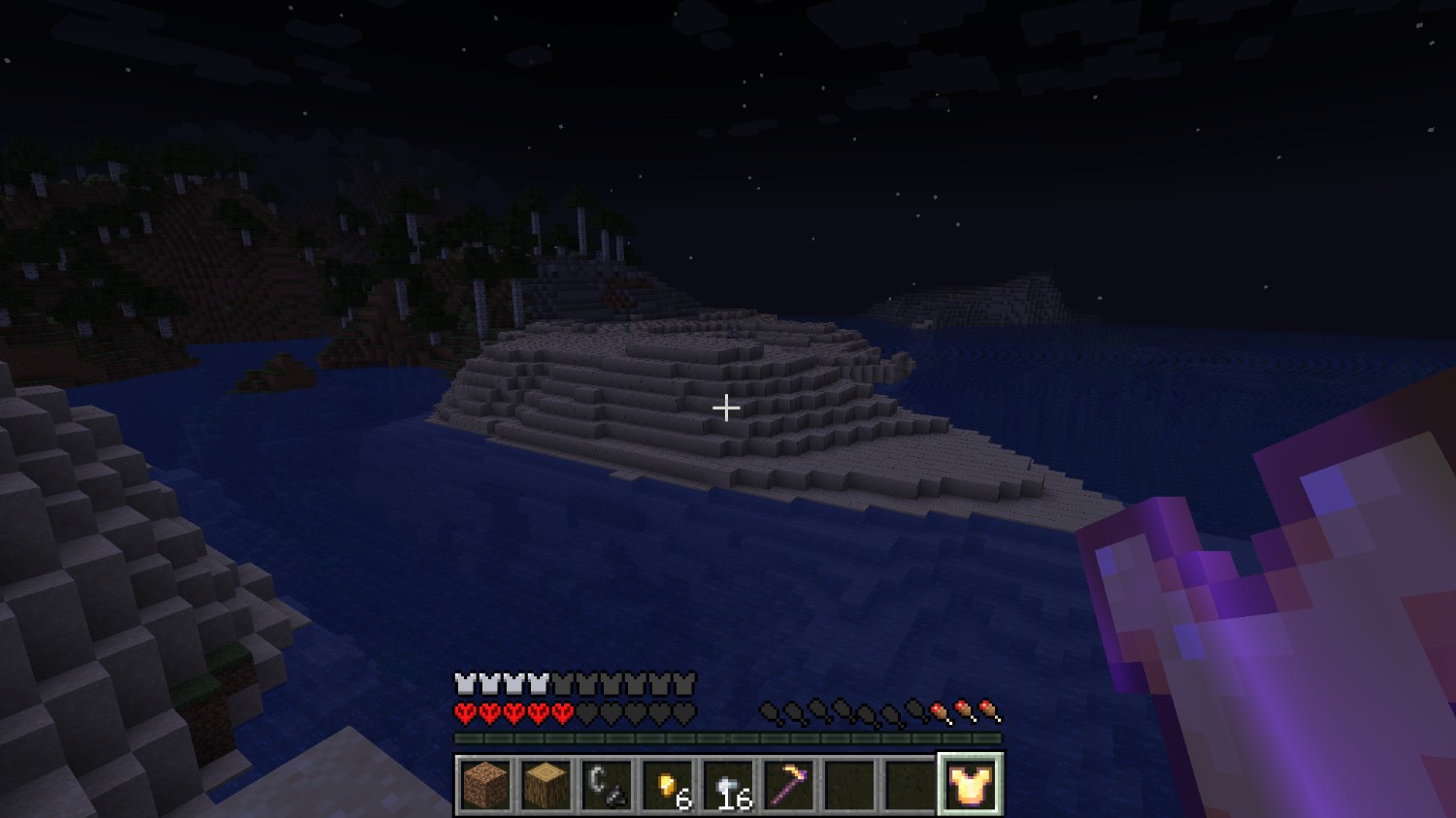Click the golden chestplate hotbar slot
Viewport: 1456px width, 818px height.
(971, 784)
